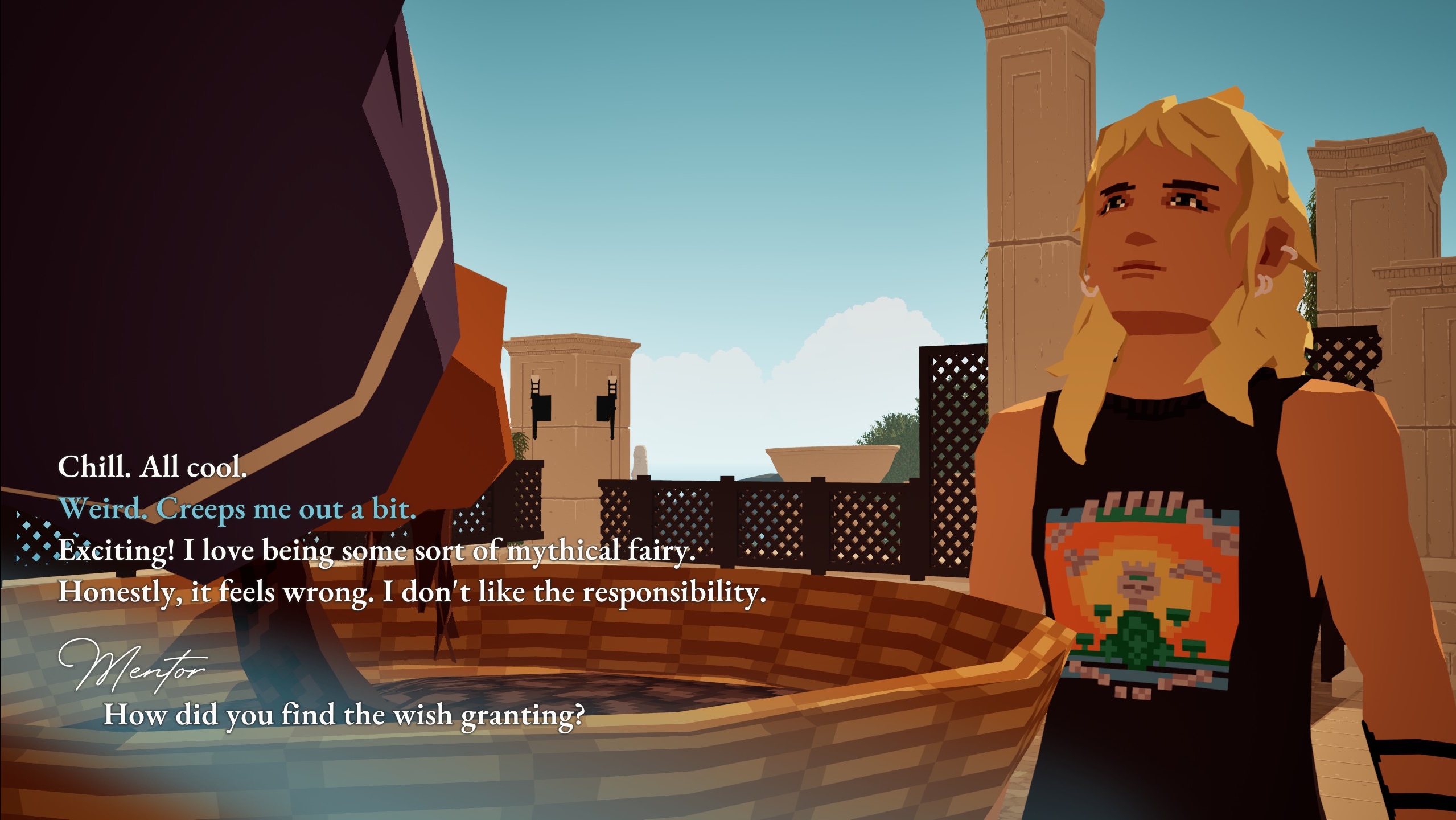Choose the reply "Chill. All cool."
Viewport: 1456px width, 820px height.
coord(152,468)
